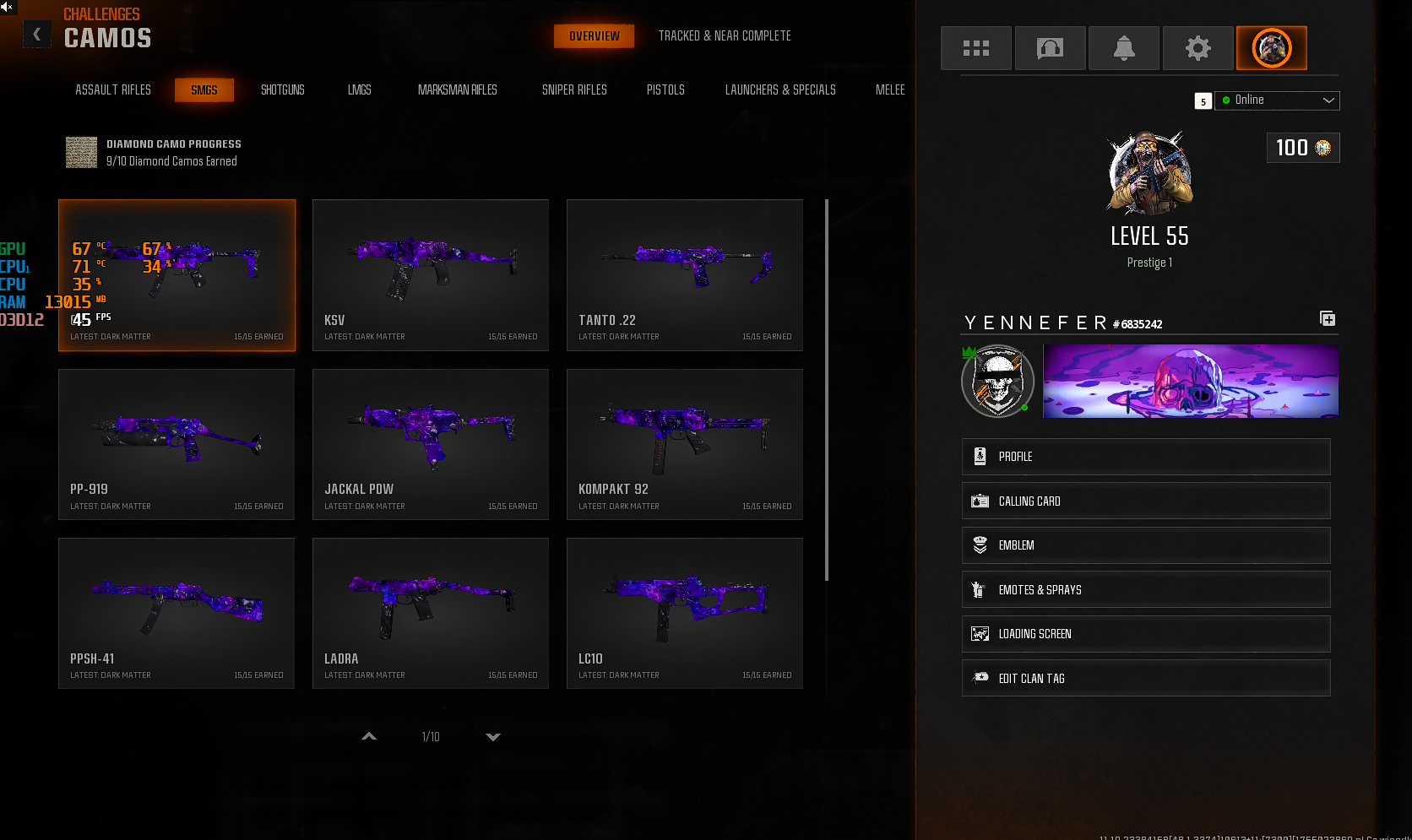The width and height of the screenshot is (1412, 840).
Task: Select the Sniper Rifles tab
Action: (x=574, y=89)
